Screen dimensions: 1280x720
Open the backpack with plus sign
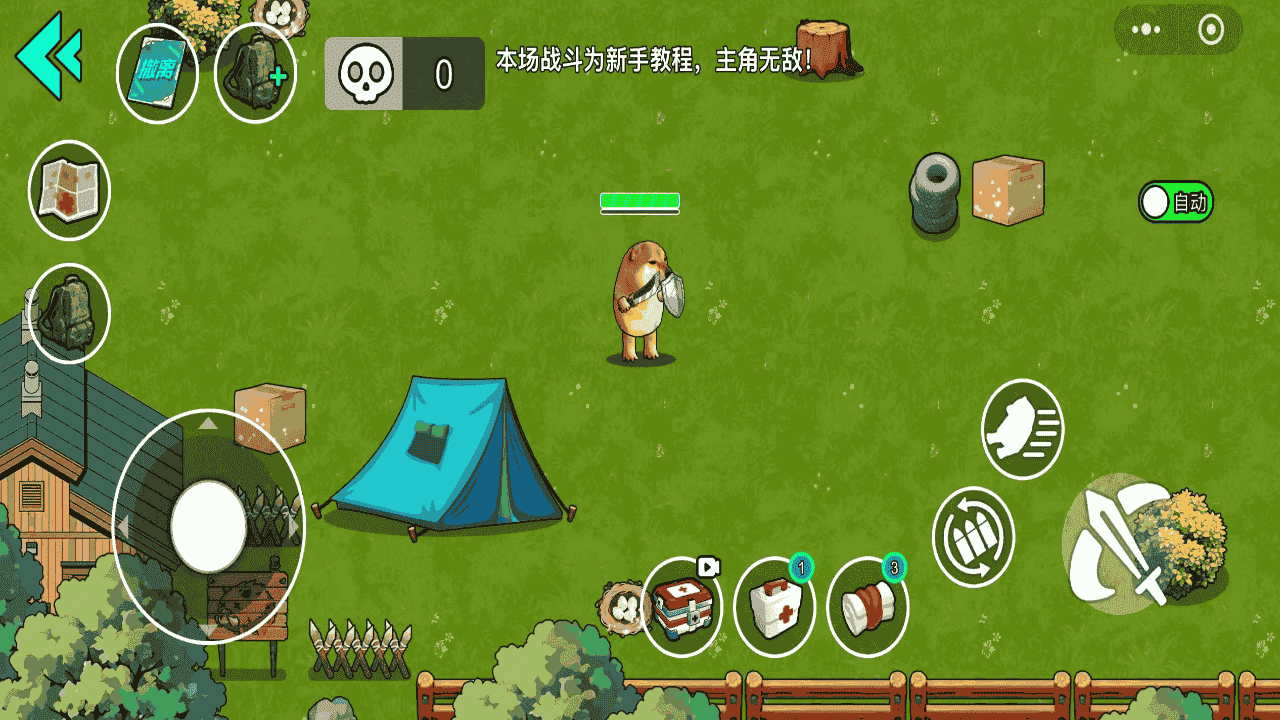255,74
